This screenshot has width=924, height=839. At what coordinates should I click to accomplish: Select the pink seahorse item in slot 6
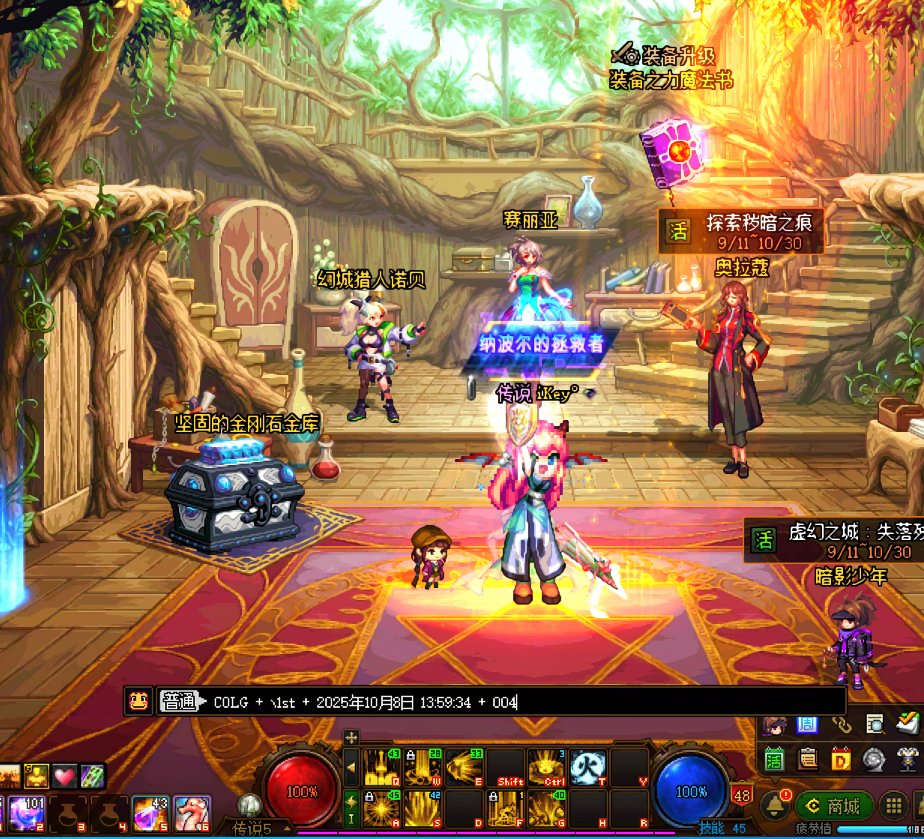[x=192, y=812]
